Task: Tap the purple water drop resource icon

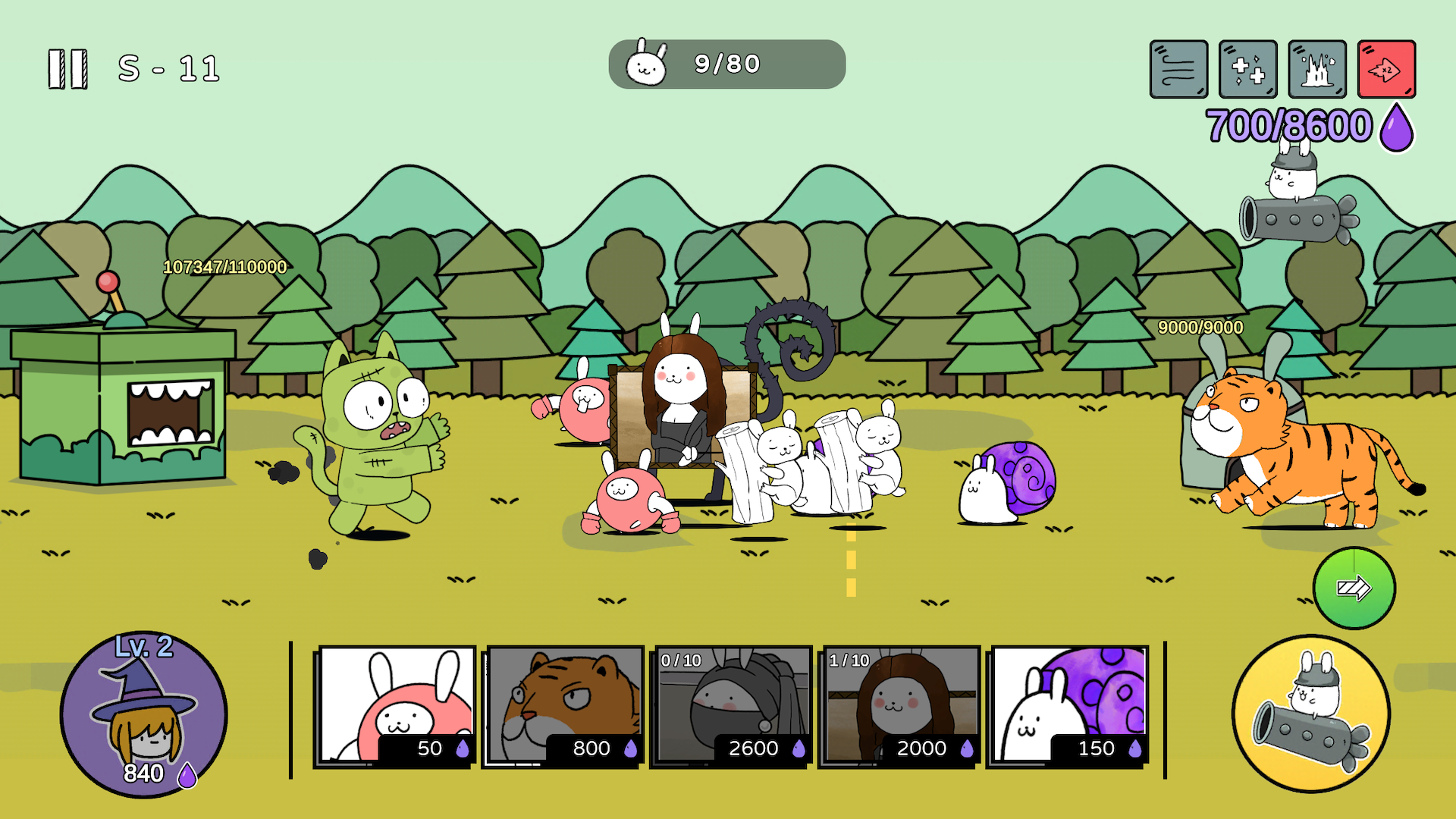Action: pyautogui.click(x=1394, y=127)
